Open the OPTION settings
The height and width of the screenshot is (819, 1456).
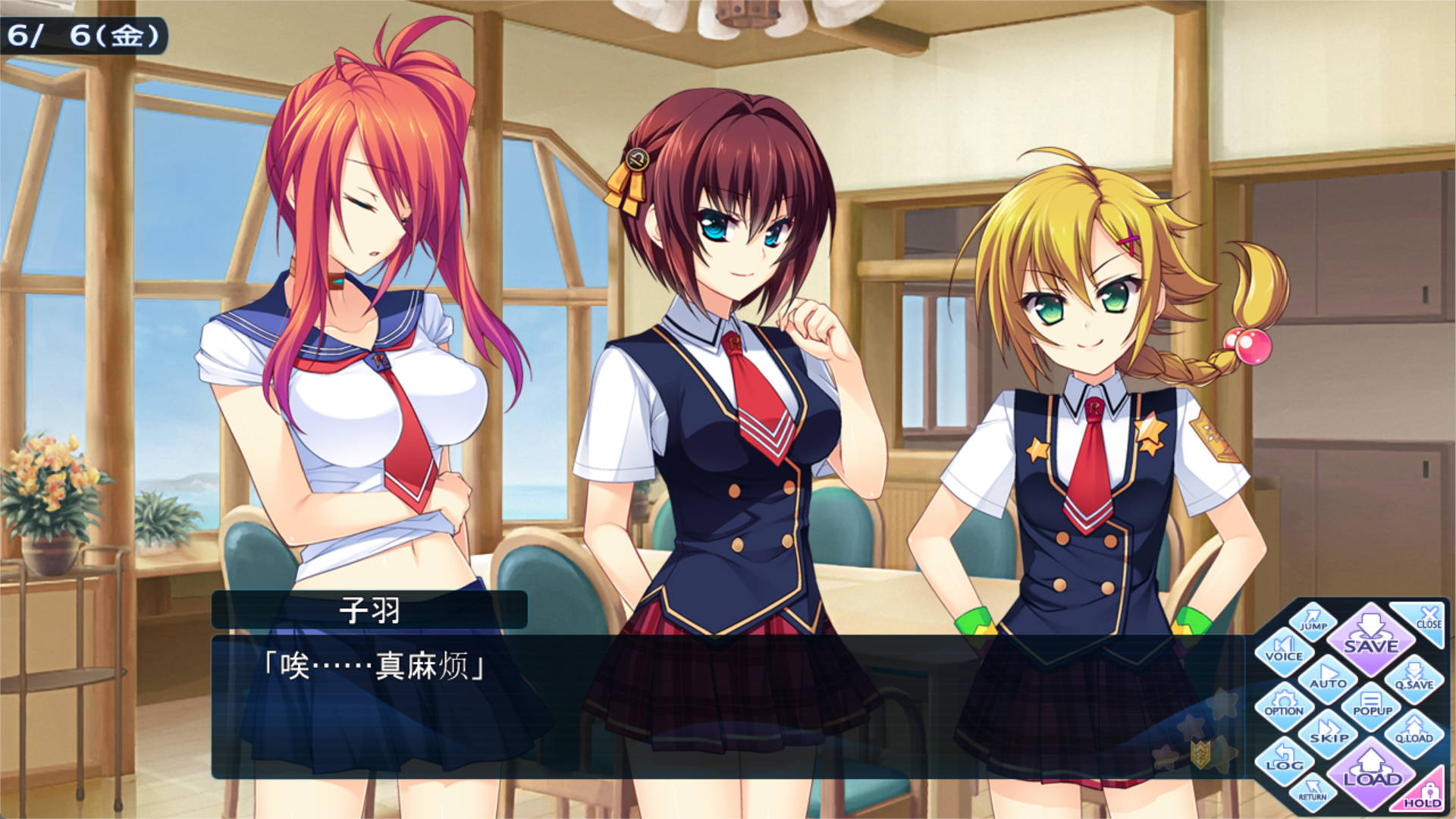pyautogui.click(x=1284, y=705)
